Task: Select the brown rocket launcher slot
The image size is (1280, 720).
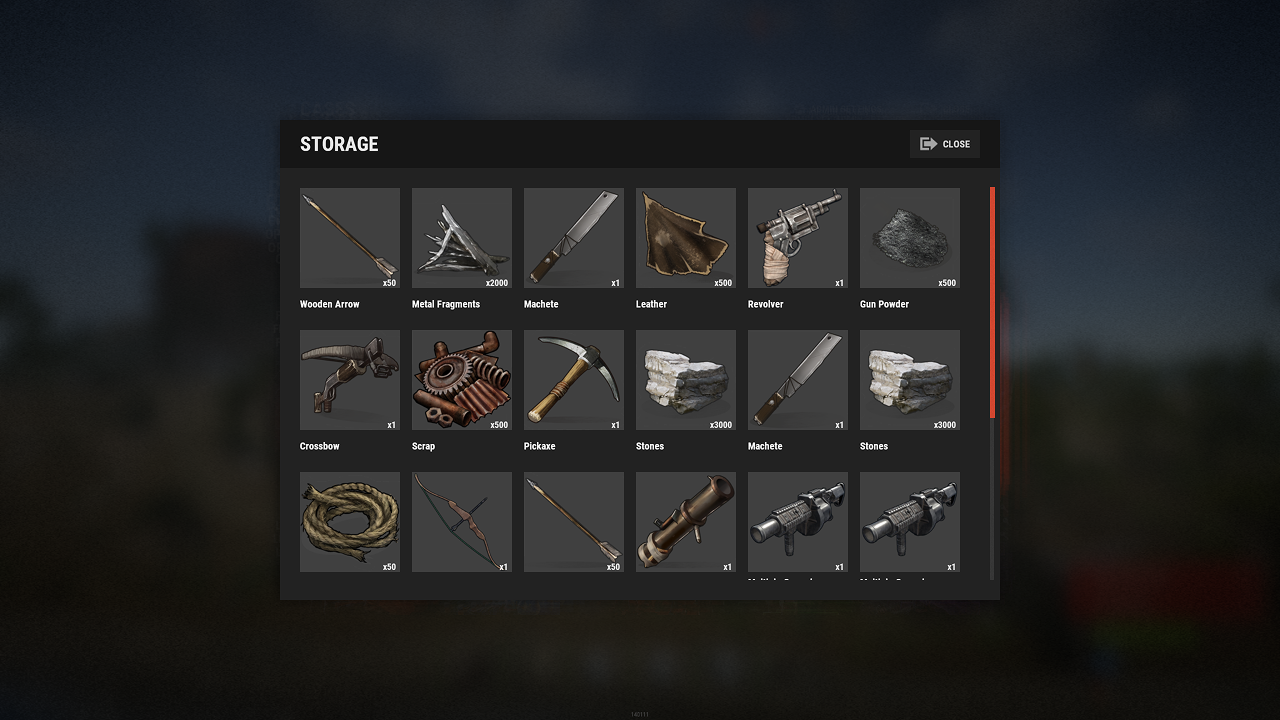Action: 686,522
